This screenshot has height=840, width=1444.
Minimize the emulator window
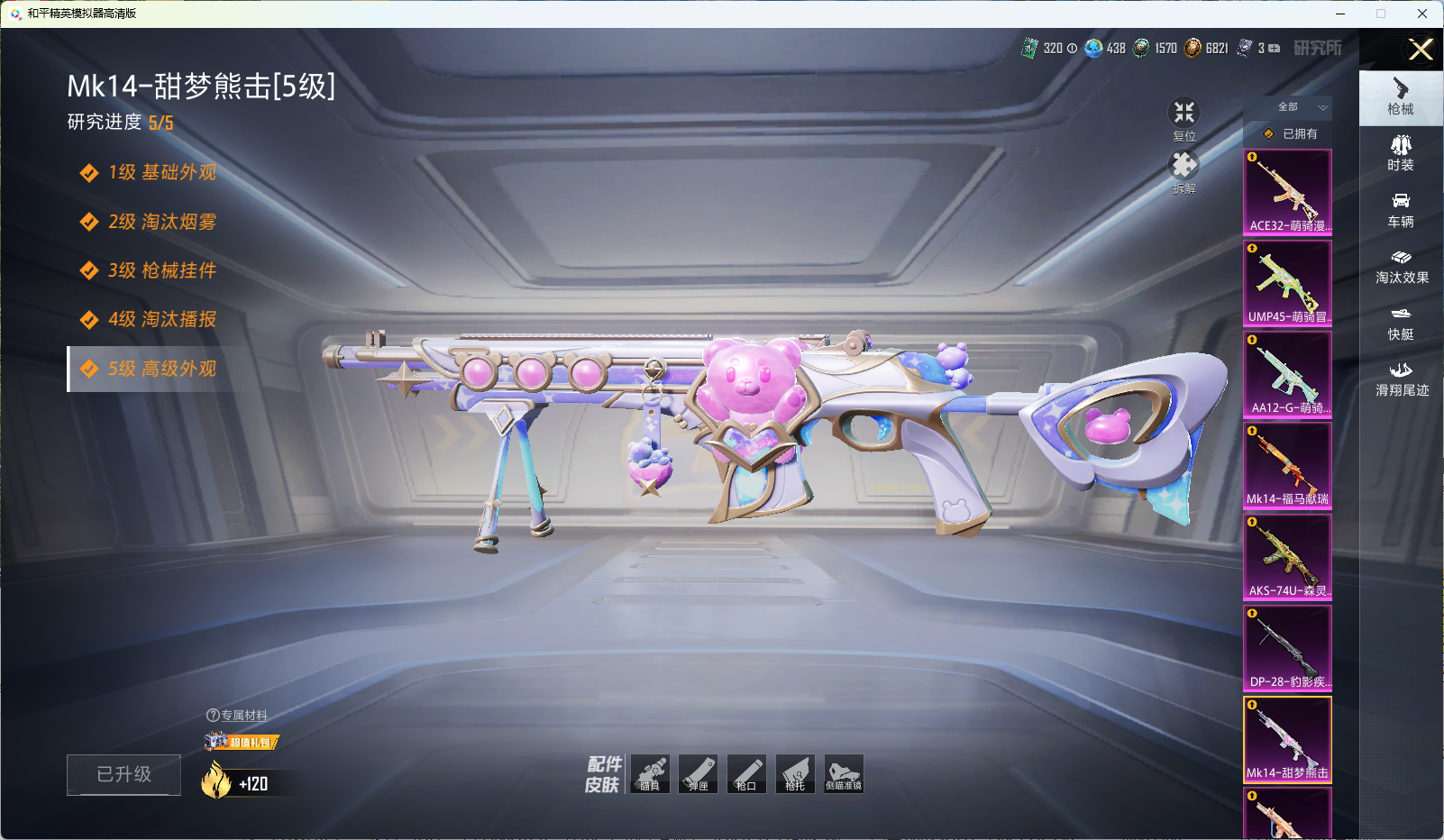coord(1339,14)
